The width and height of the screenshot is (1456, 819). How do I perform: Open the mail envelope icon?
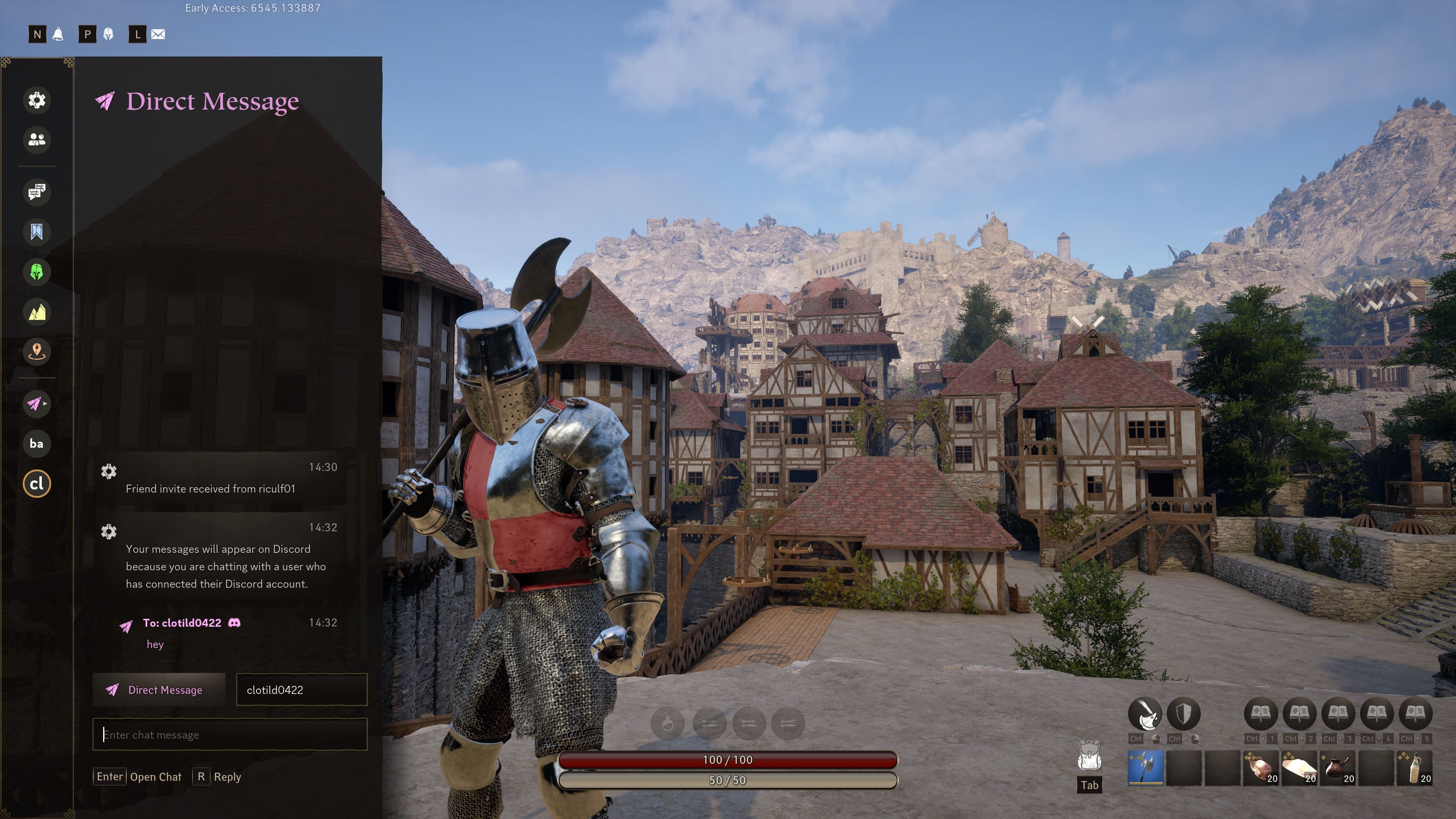coord(158,35)
